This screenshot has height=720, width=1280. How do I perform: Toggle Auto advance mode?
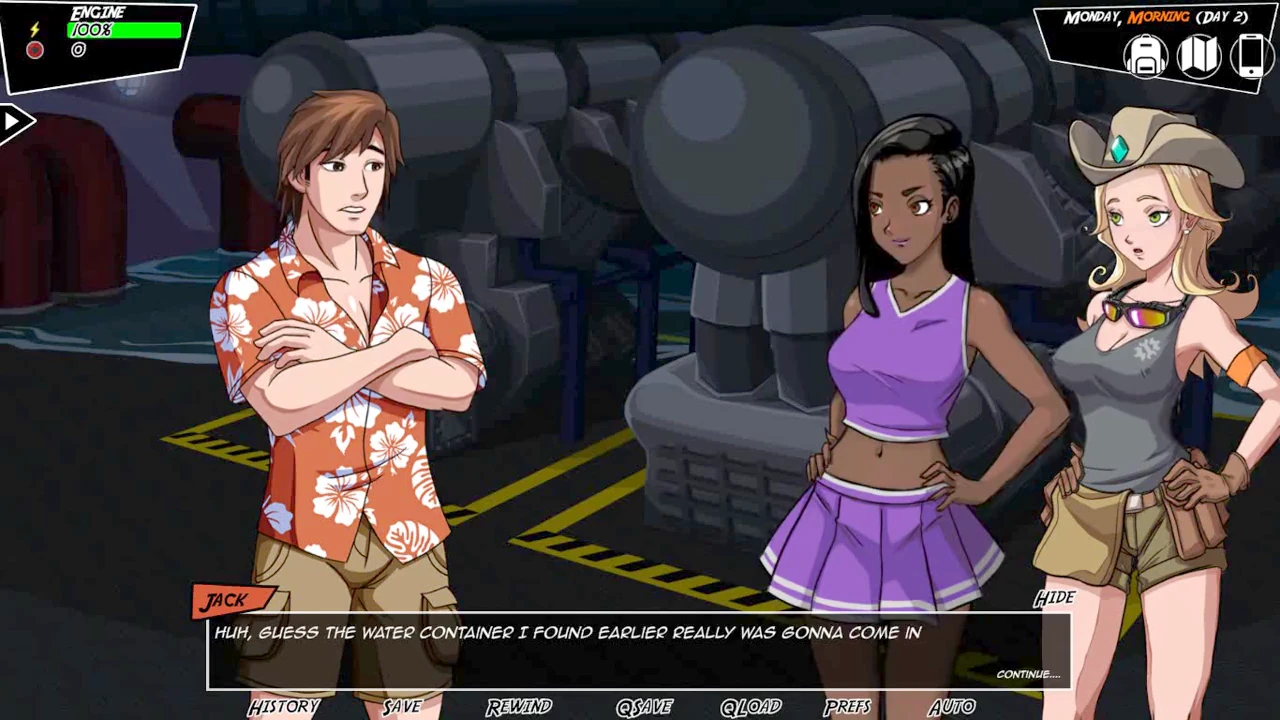click(x=951, y=707)
